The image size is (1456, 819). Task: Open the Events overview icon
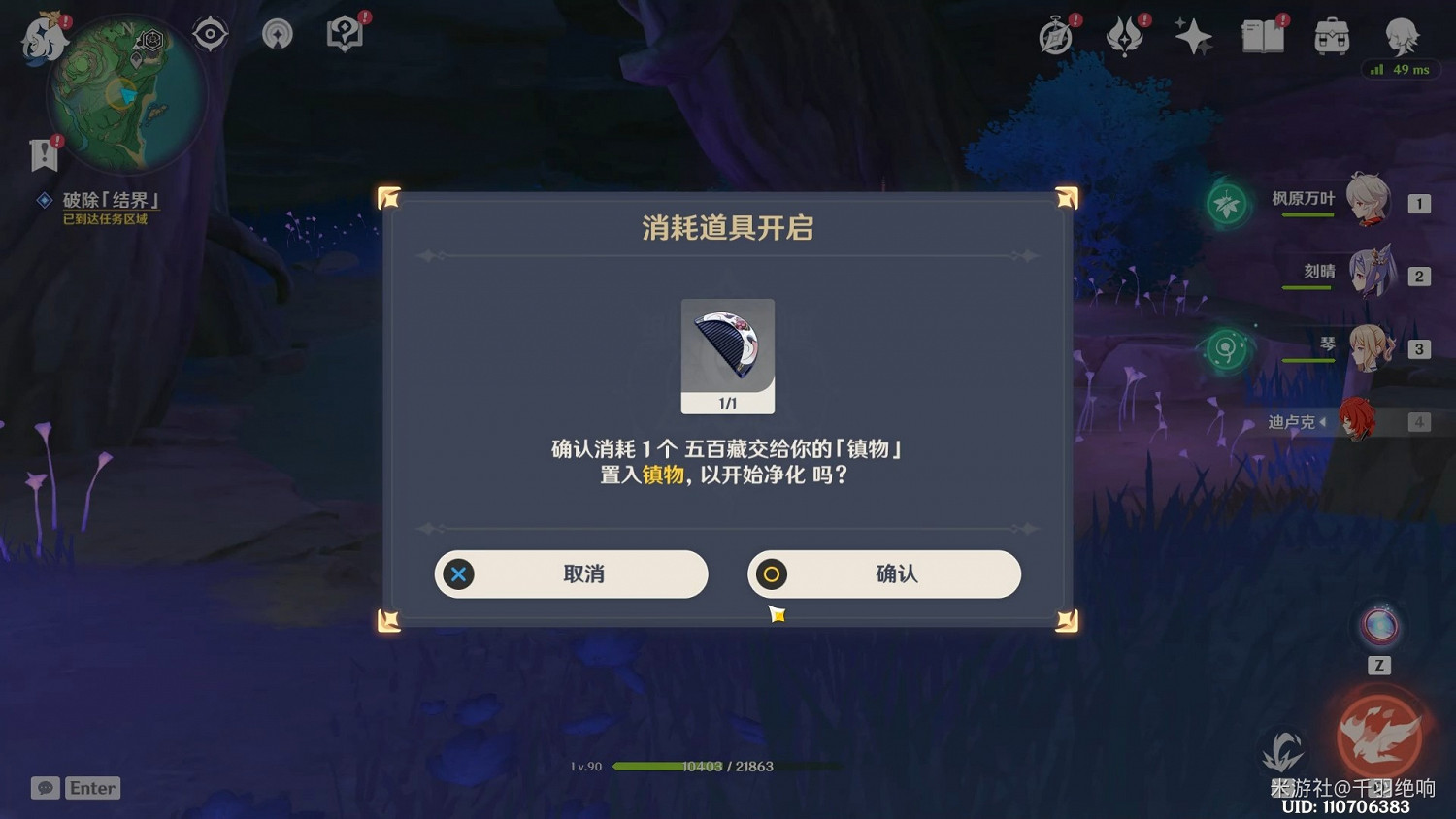(1126, 37)
